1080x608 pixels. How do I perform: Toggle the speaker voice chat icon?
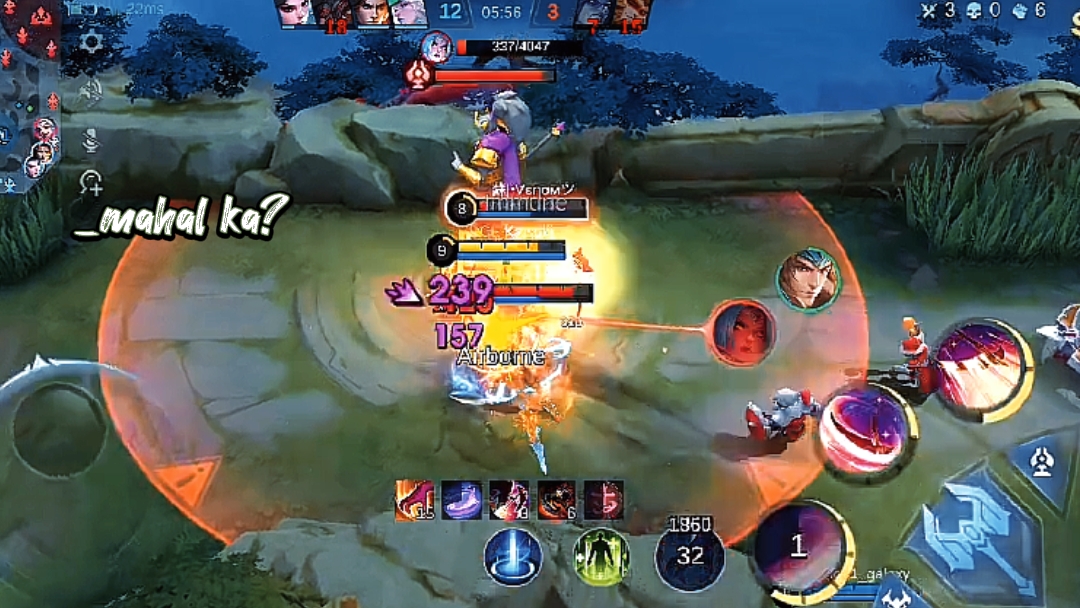pos(91,91)
